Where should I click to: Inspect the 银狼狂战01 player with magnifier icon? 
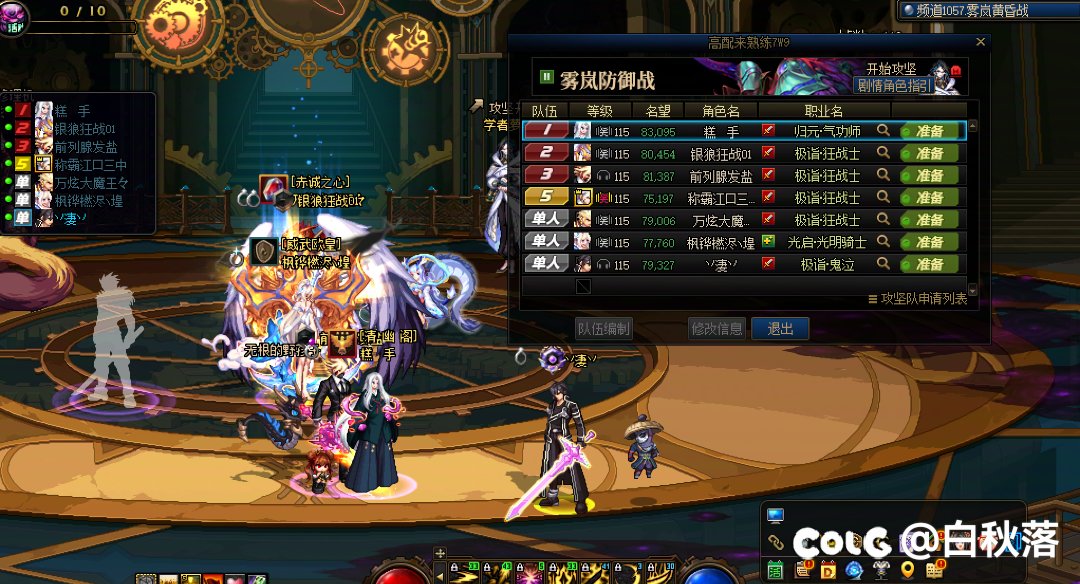pos(883,153)
